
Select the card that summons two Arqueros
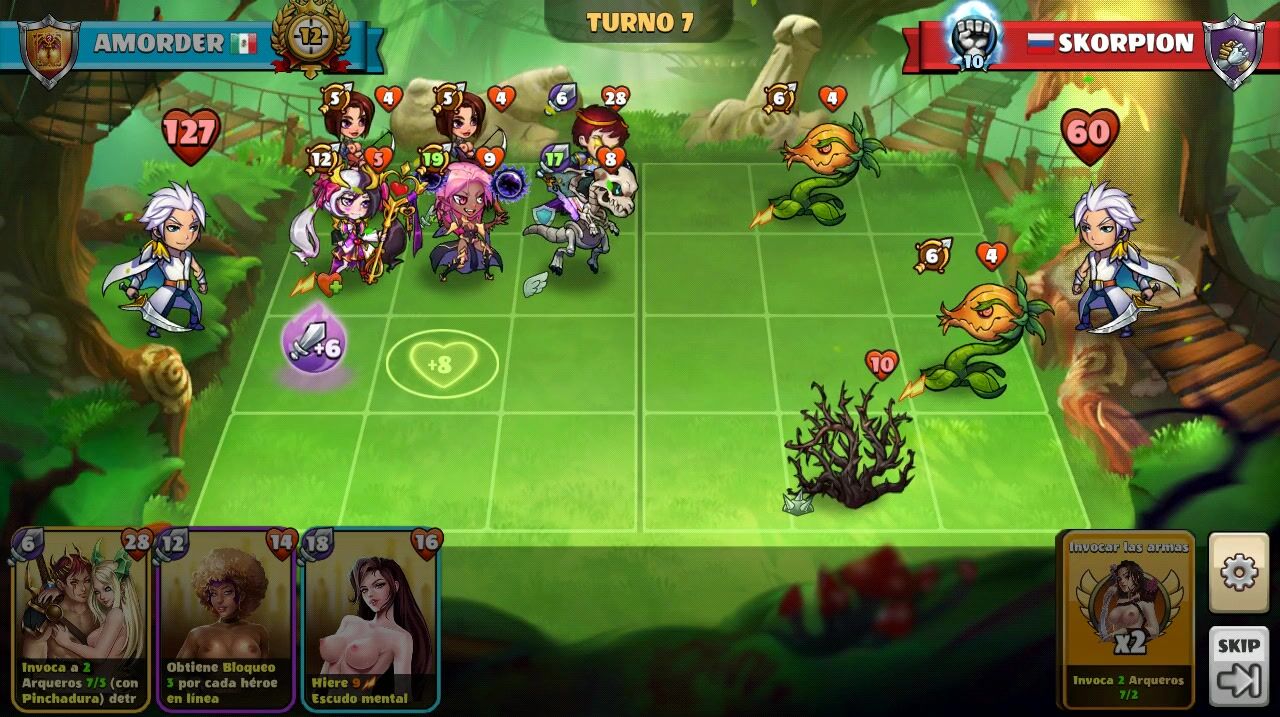coord(81,619)
